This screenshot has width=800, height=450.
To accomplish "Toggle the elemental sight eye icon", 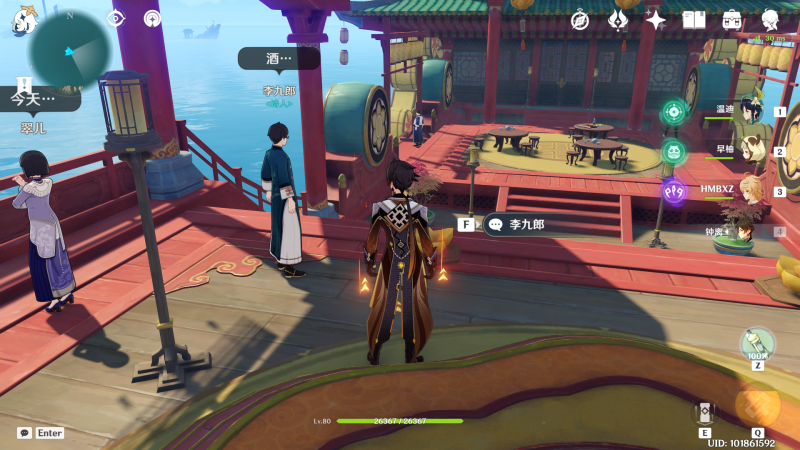I will coord(116,18).
